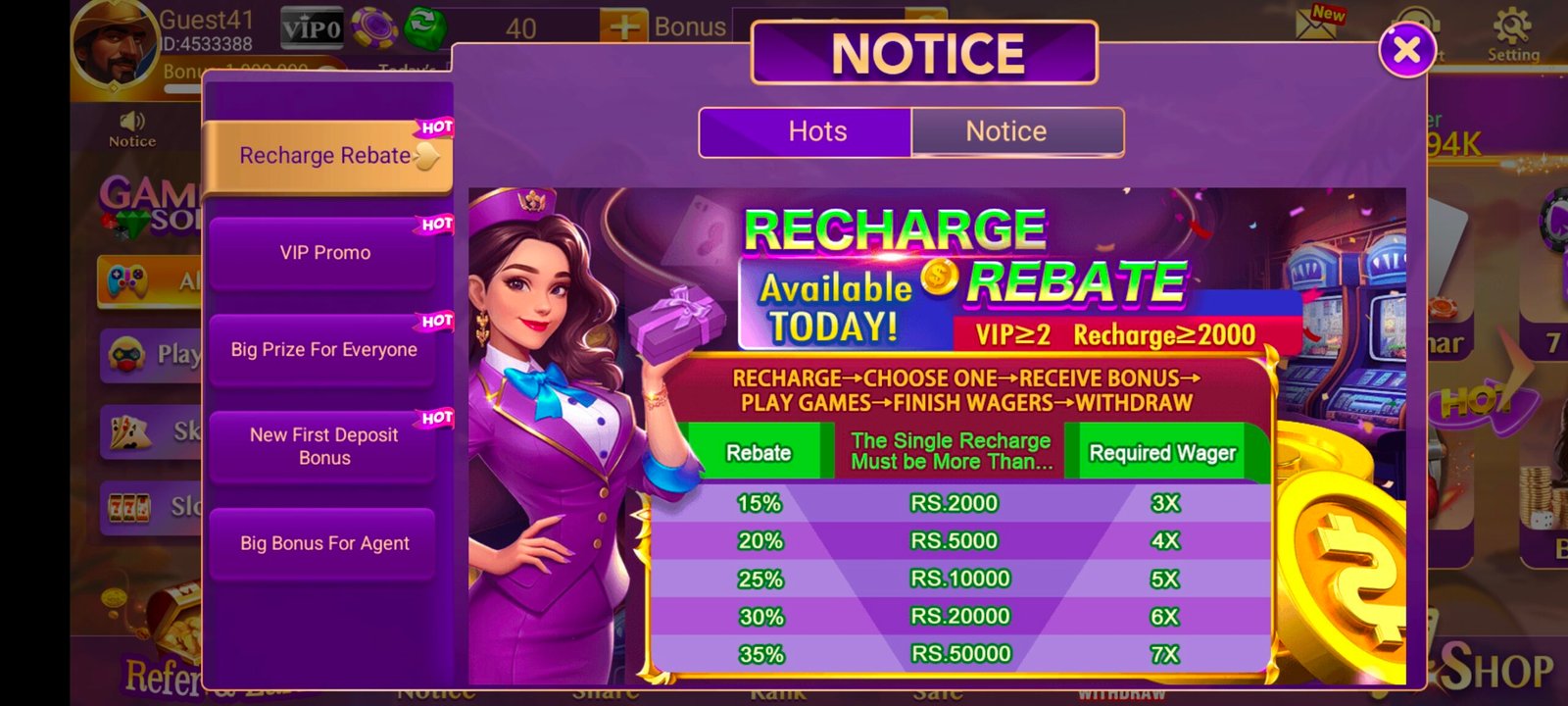Click the Share button on bottom bar
Image resolution: width=1568 pixels, height=706 pixels.
608,692
